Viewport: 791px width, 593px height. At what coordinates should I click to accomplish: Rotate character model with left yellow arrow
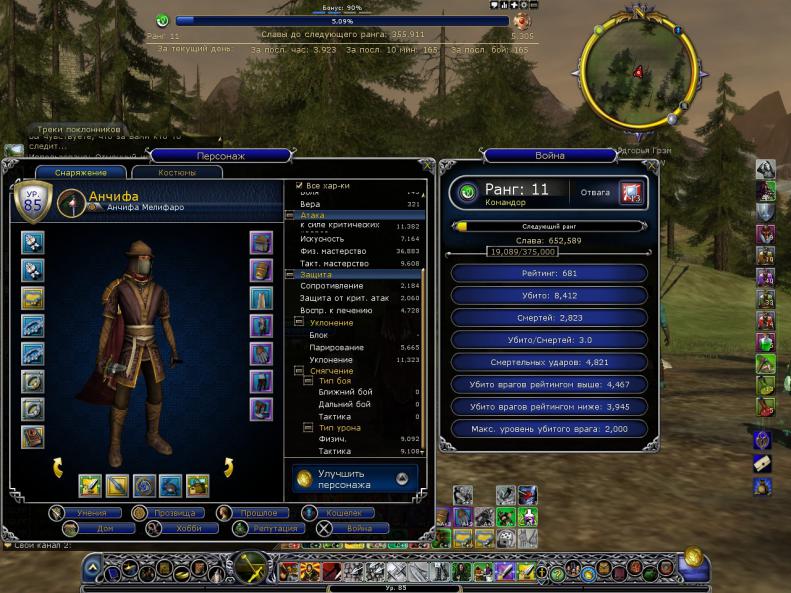point(59,468)
